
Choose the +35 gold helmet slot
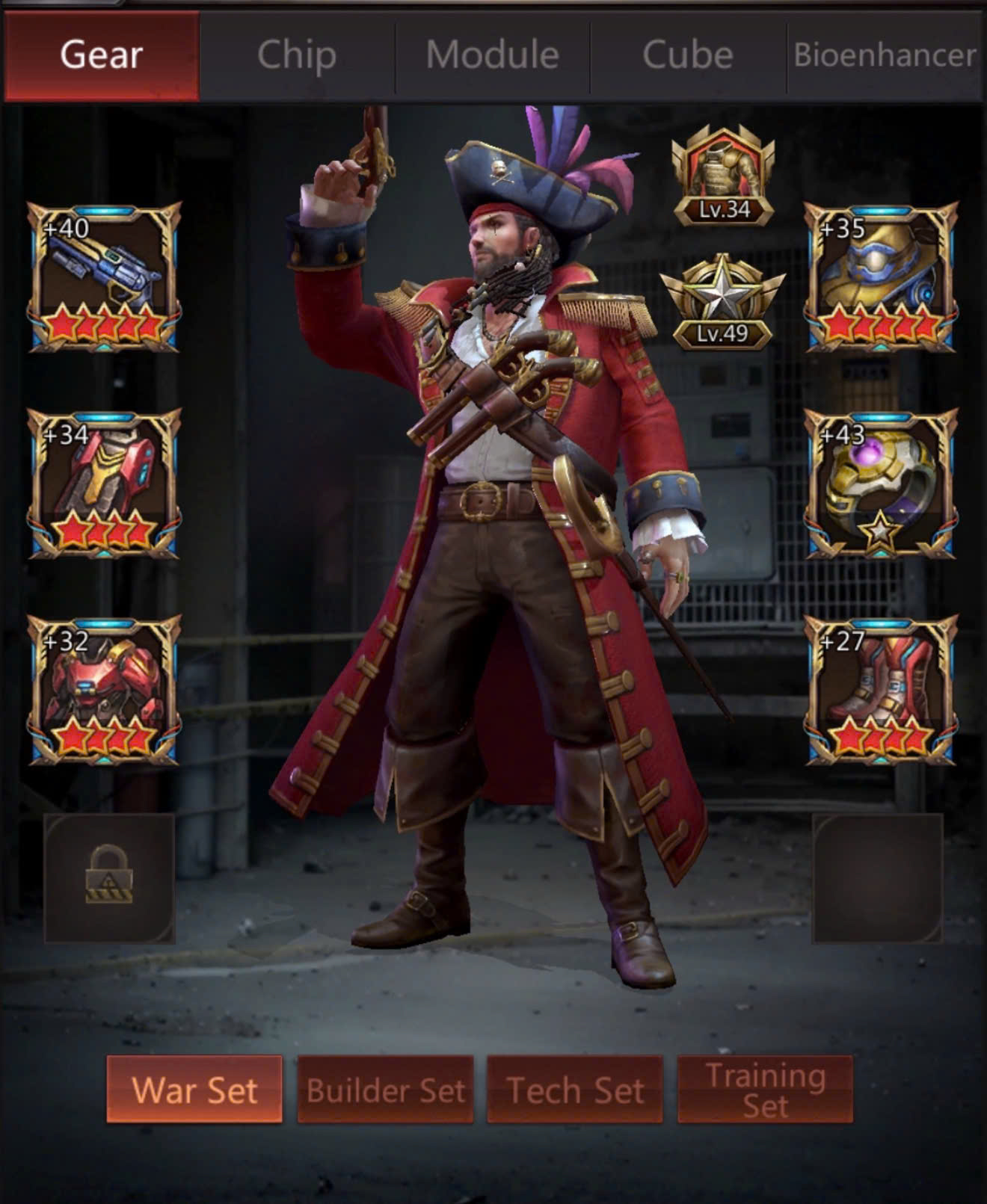(x=880, y=277)
